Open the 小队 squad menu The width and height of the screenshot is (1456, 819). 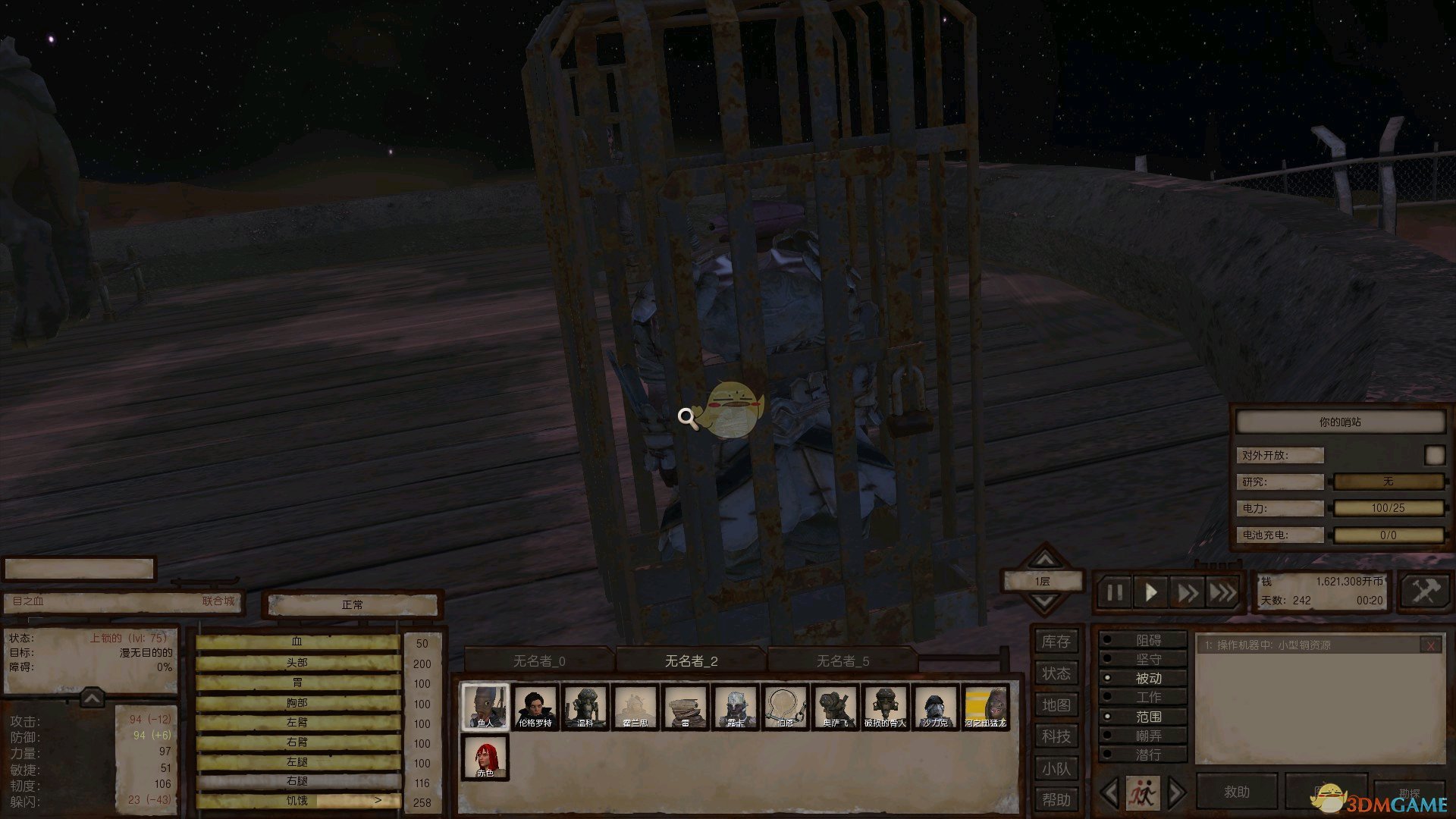click(1056, 768)
